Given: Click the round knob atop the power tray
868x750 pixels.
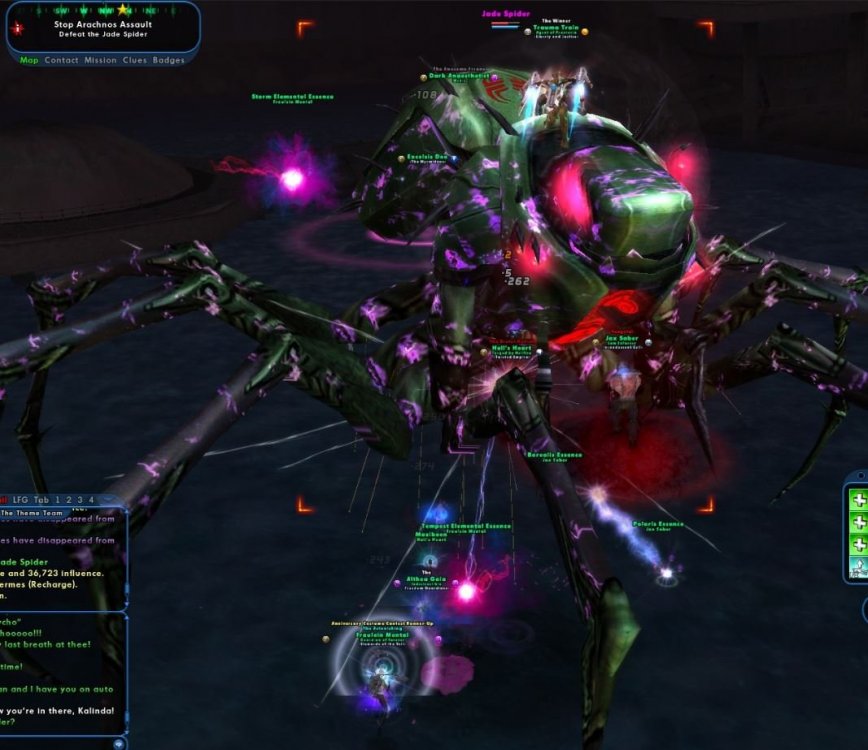Looking at the screenshot, I should pyautogui.click(x=861, y=477).
